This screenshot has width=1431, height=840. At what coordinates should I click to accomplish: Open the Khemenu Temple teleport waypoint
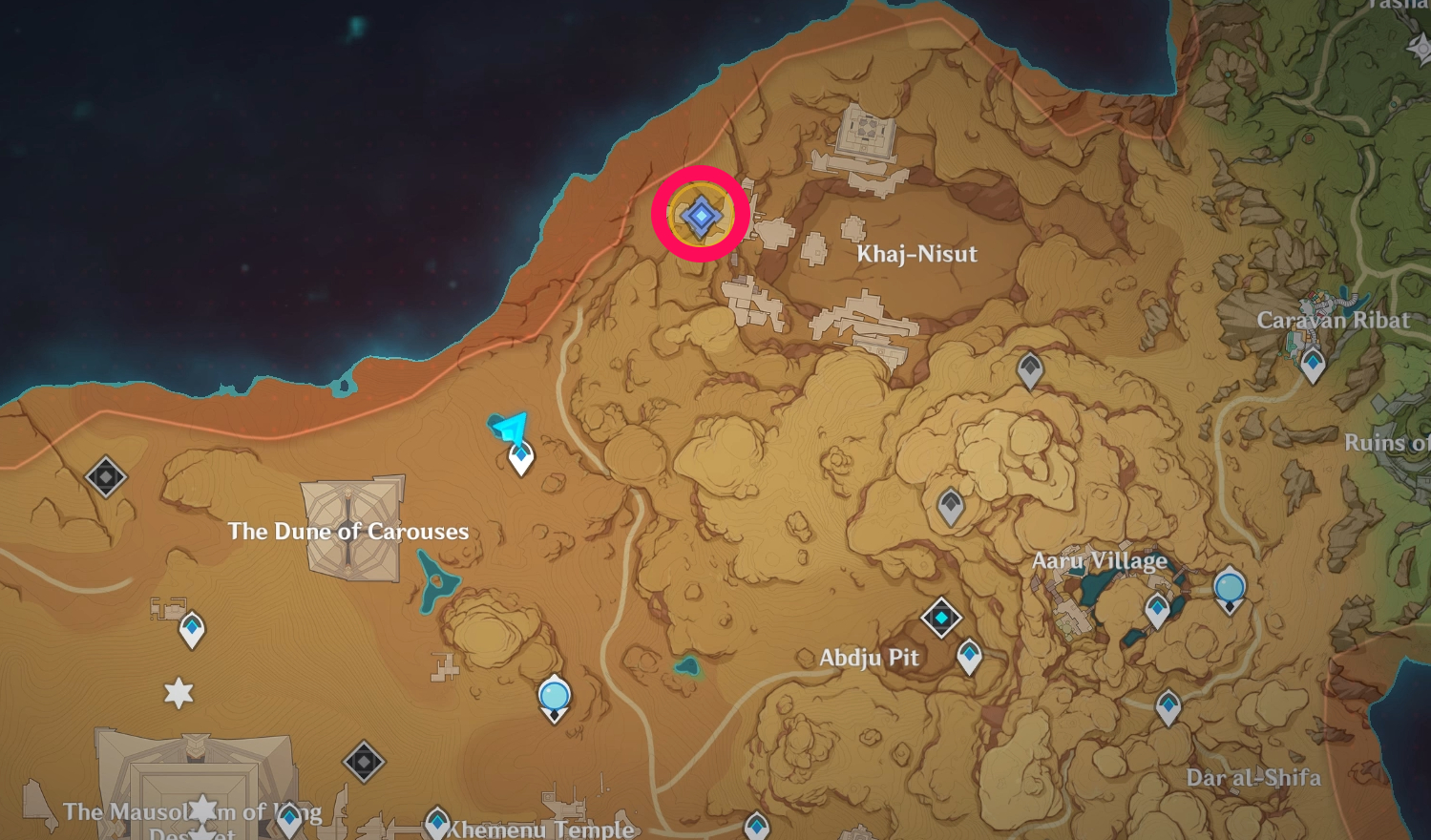coord(437,822)
